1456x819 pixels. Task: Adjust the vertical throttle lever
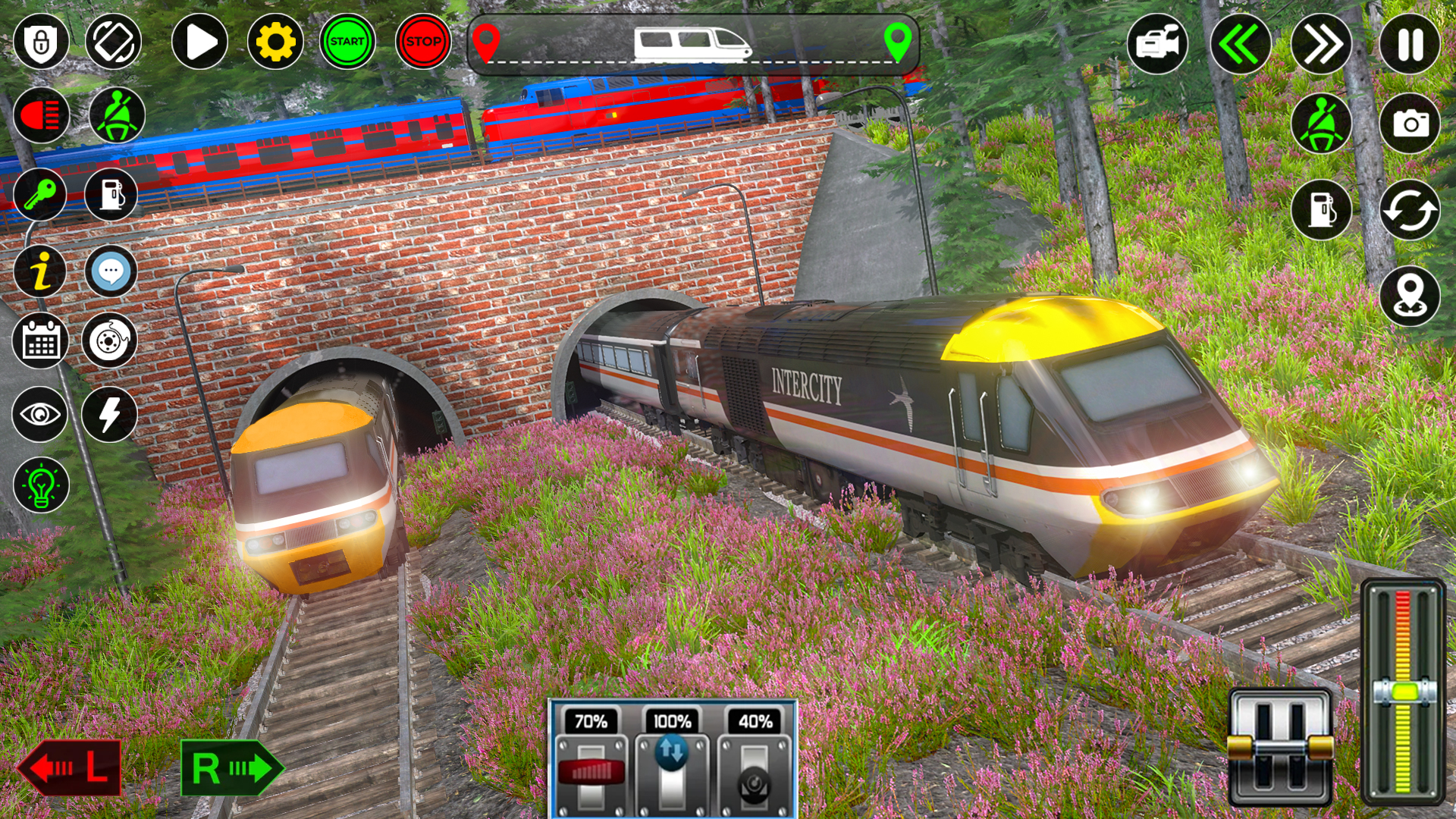(x=1407, y=690)
